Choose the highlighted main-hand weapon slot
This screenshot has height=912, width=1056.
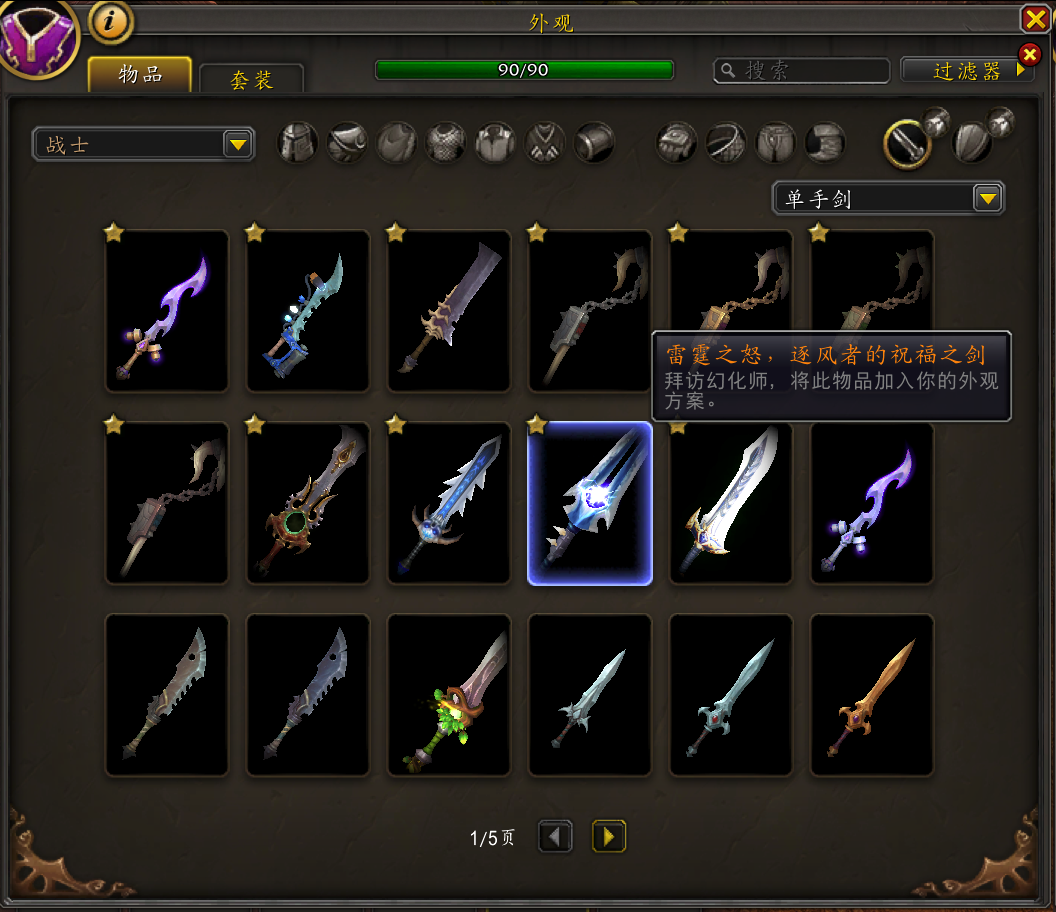pos(907,144)
